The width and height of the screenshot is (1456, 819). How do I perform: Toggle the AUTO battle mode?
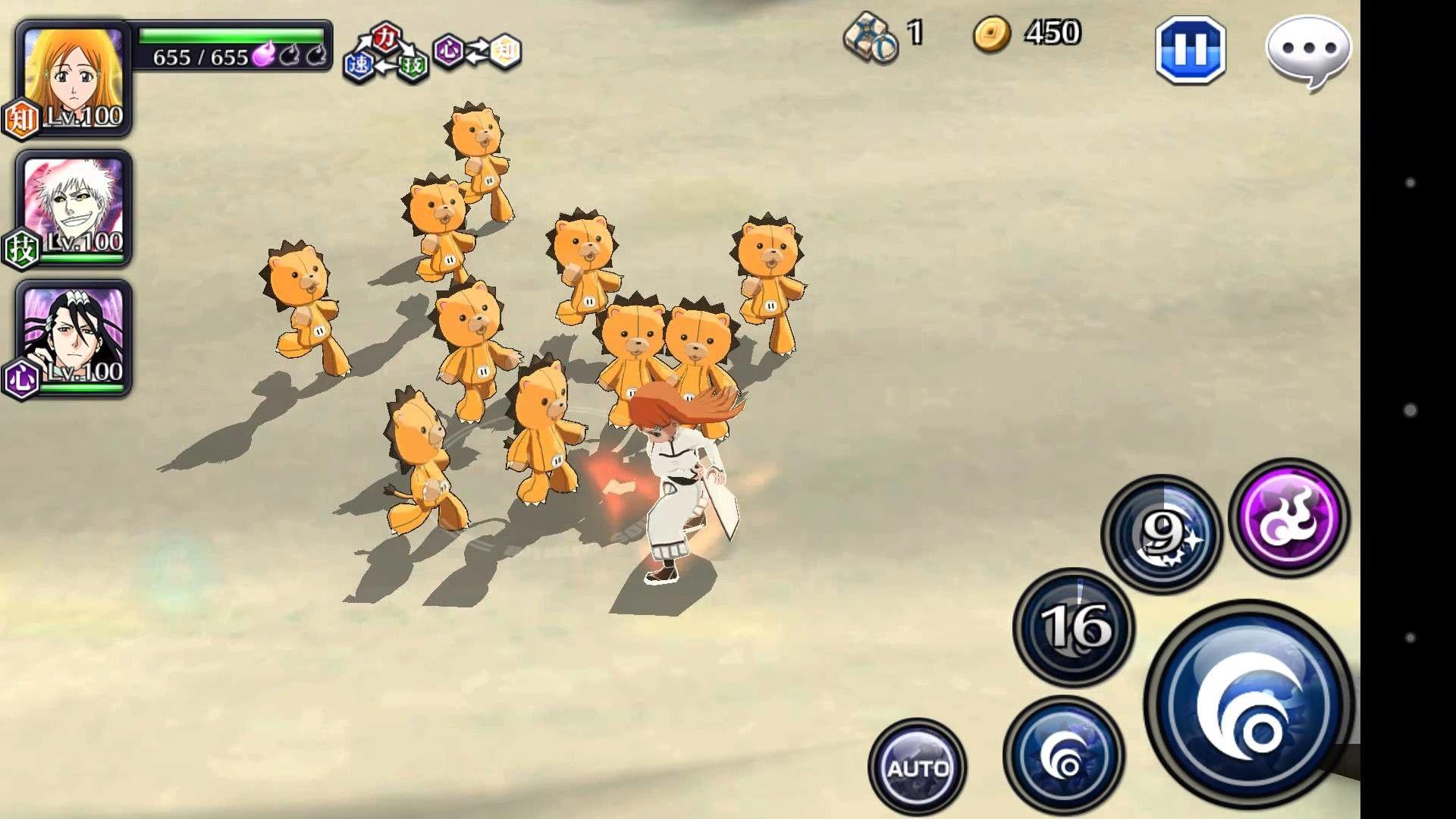(918, 767)
